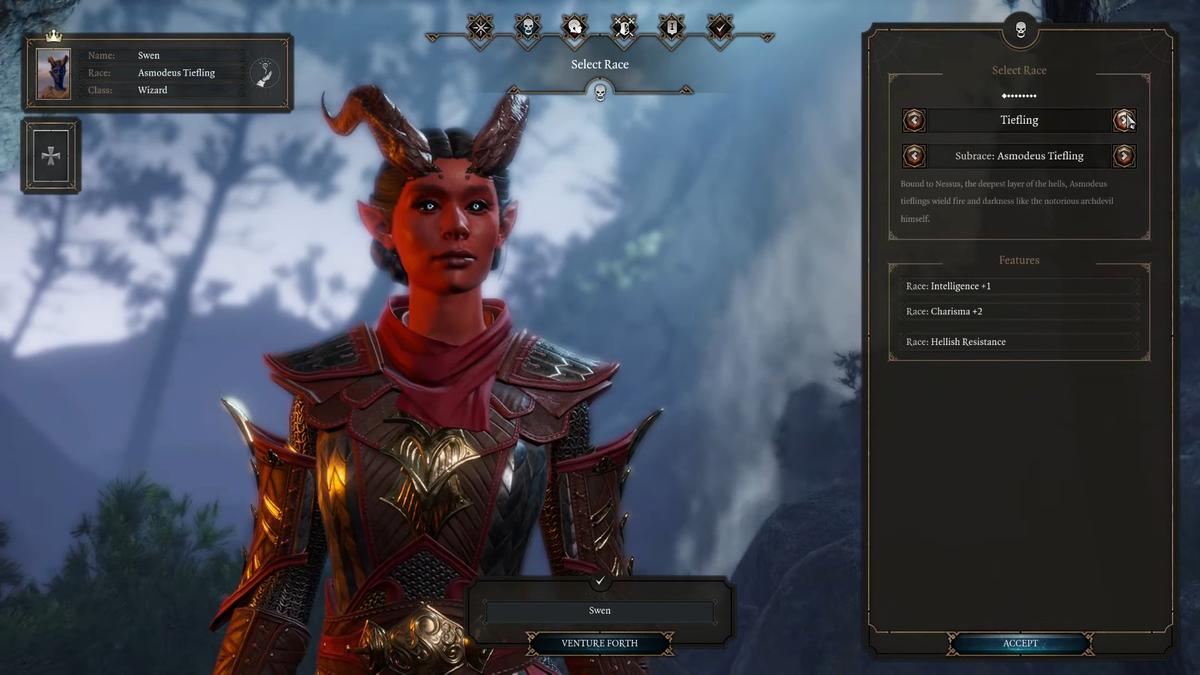Cycle to the next Tiefling subrace
Image resolution: width=1200 pixels, height=675 pixels.
1124,156
